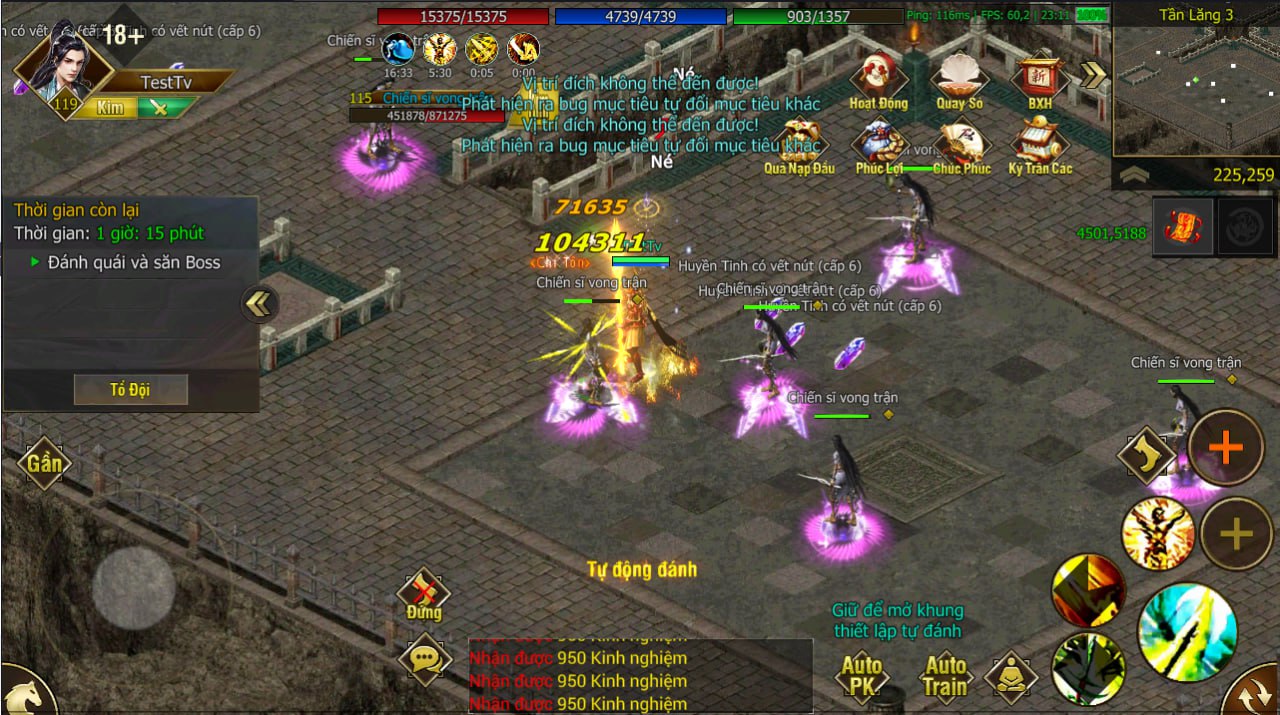Open the Quay Số lucky draw

pos(959,76)
